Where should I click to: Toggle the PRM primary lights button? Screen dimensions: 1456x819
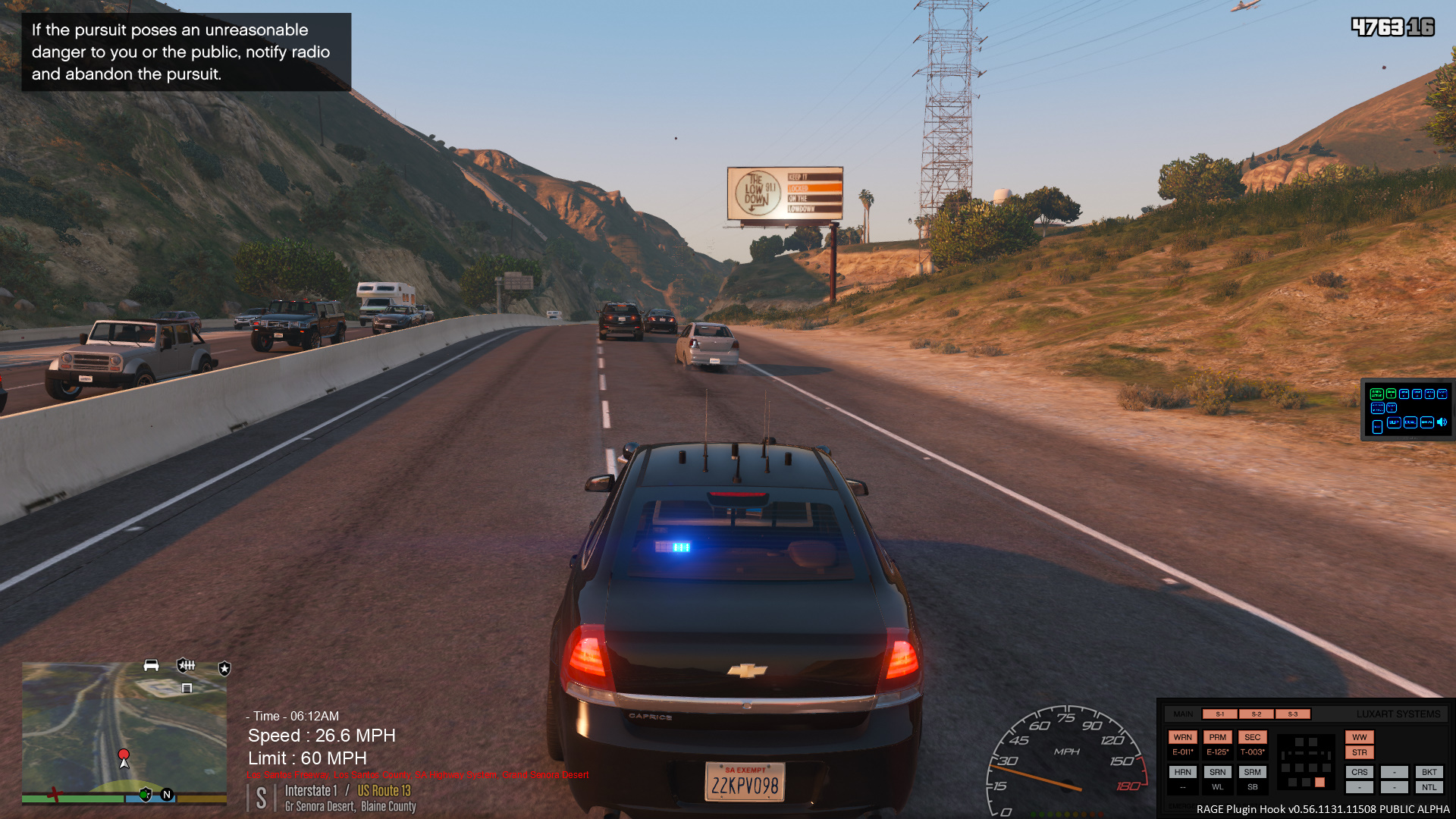point(1217,737)
